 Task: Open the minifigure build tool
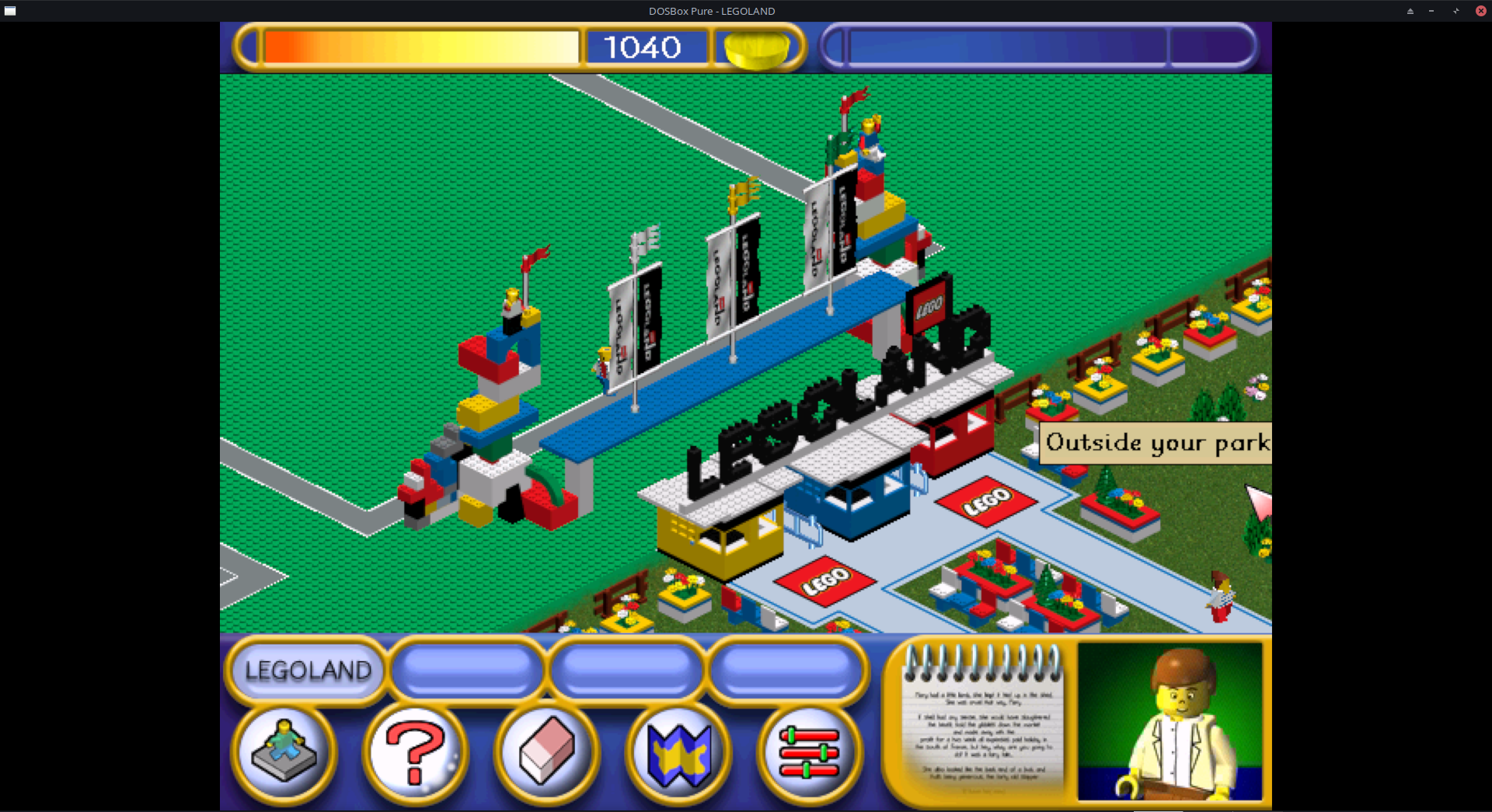point(285,751)
